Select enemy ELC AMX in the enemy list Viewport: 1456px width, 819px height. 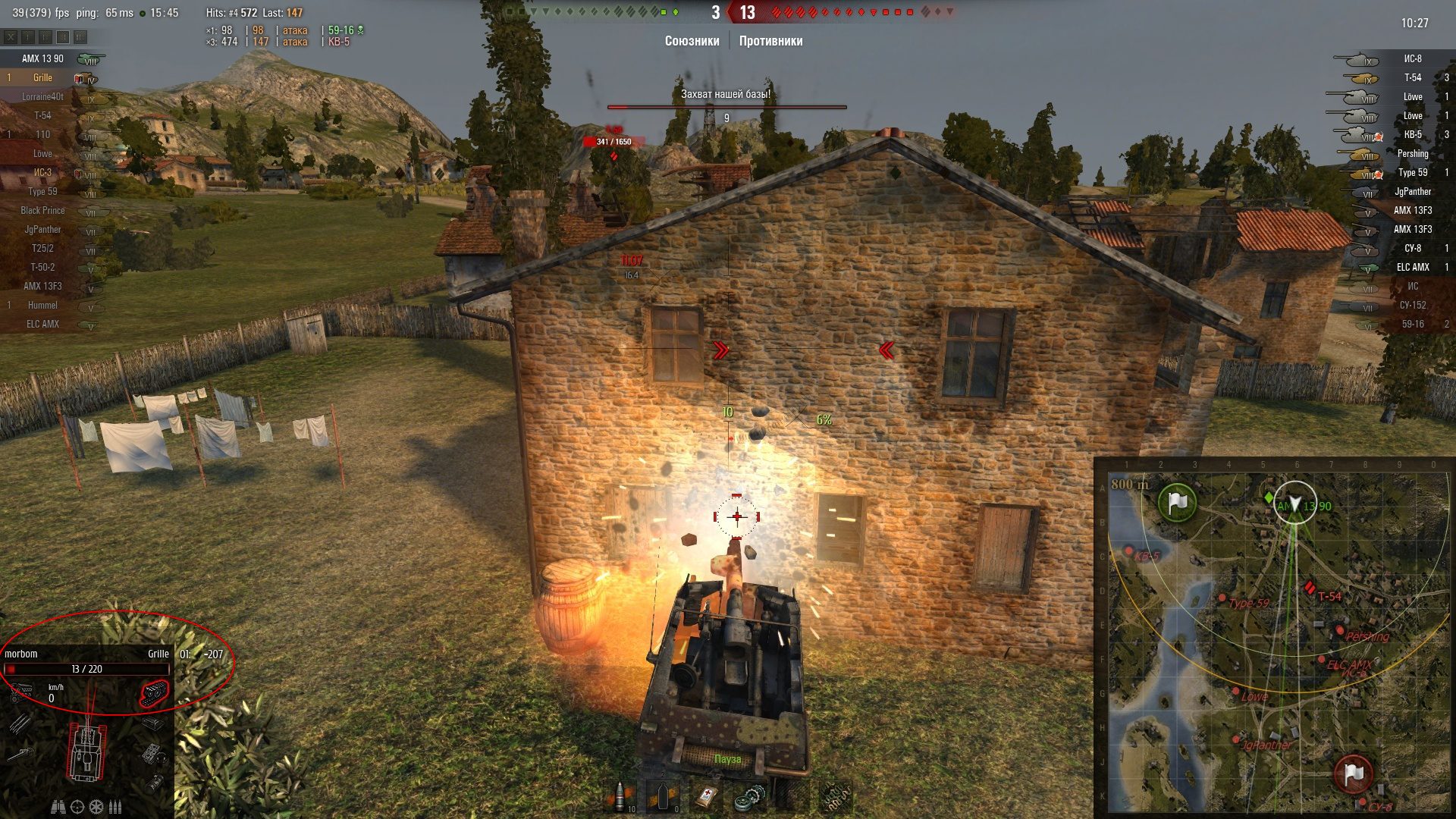(1412, 268)
